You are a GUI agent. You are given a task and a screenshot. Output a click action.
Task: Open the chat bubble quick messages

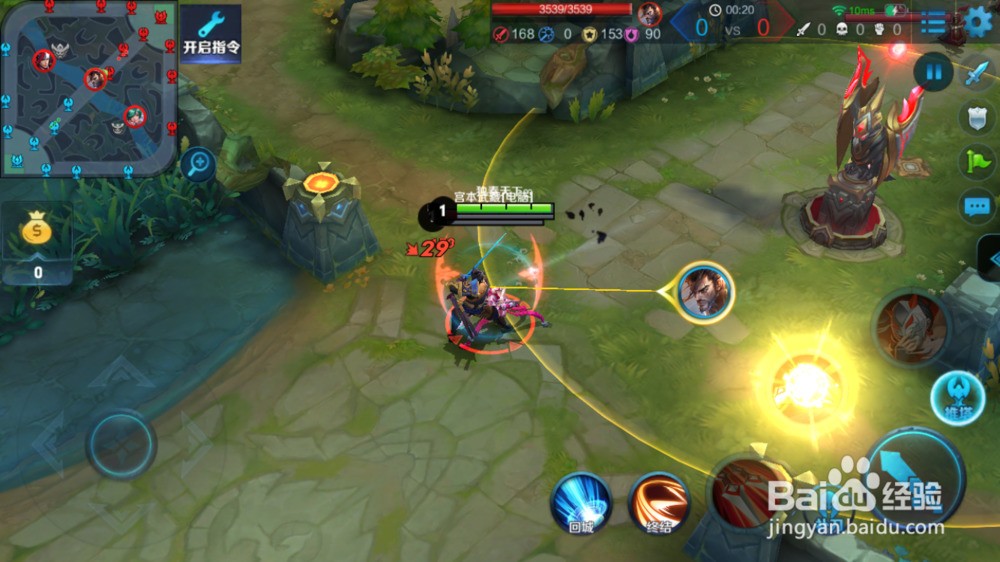(976, 207)
